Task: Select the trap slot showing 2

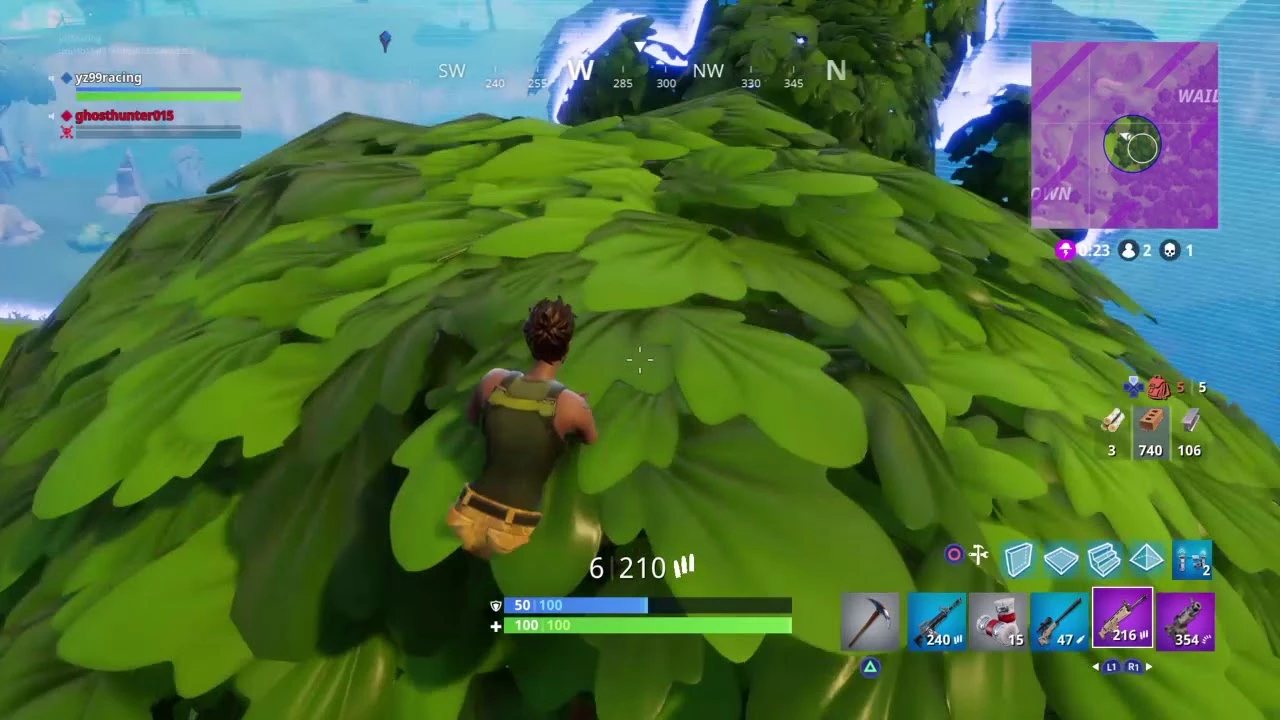Action: coord(1191,560)
